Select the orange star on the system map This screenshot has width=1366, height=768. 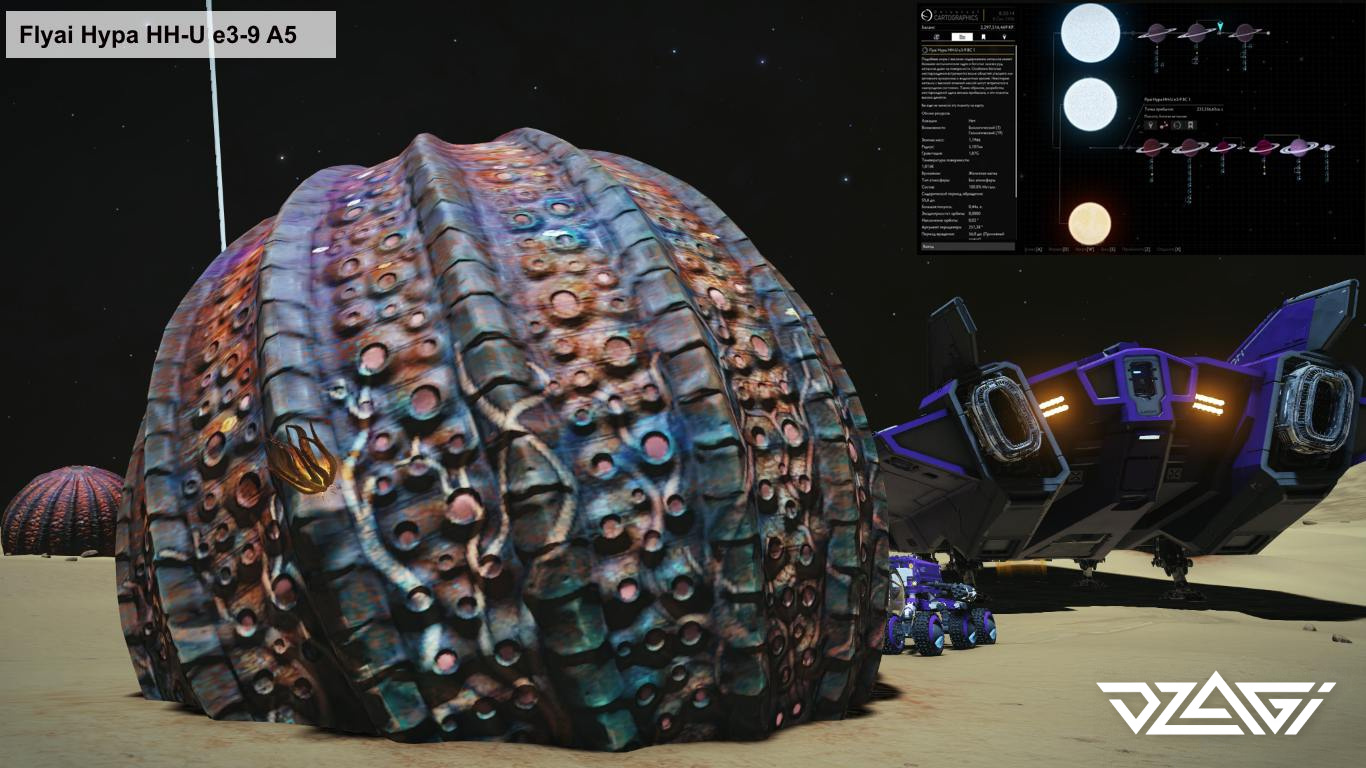(x=1089, y=222)
